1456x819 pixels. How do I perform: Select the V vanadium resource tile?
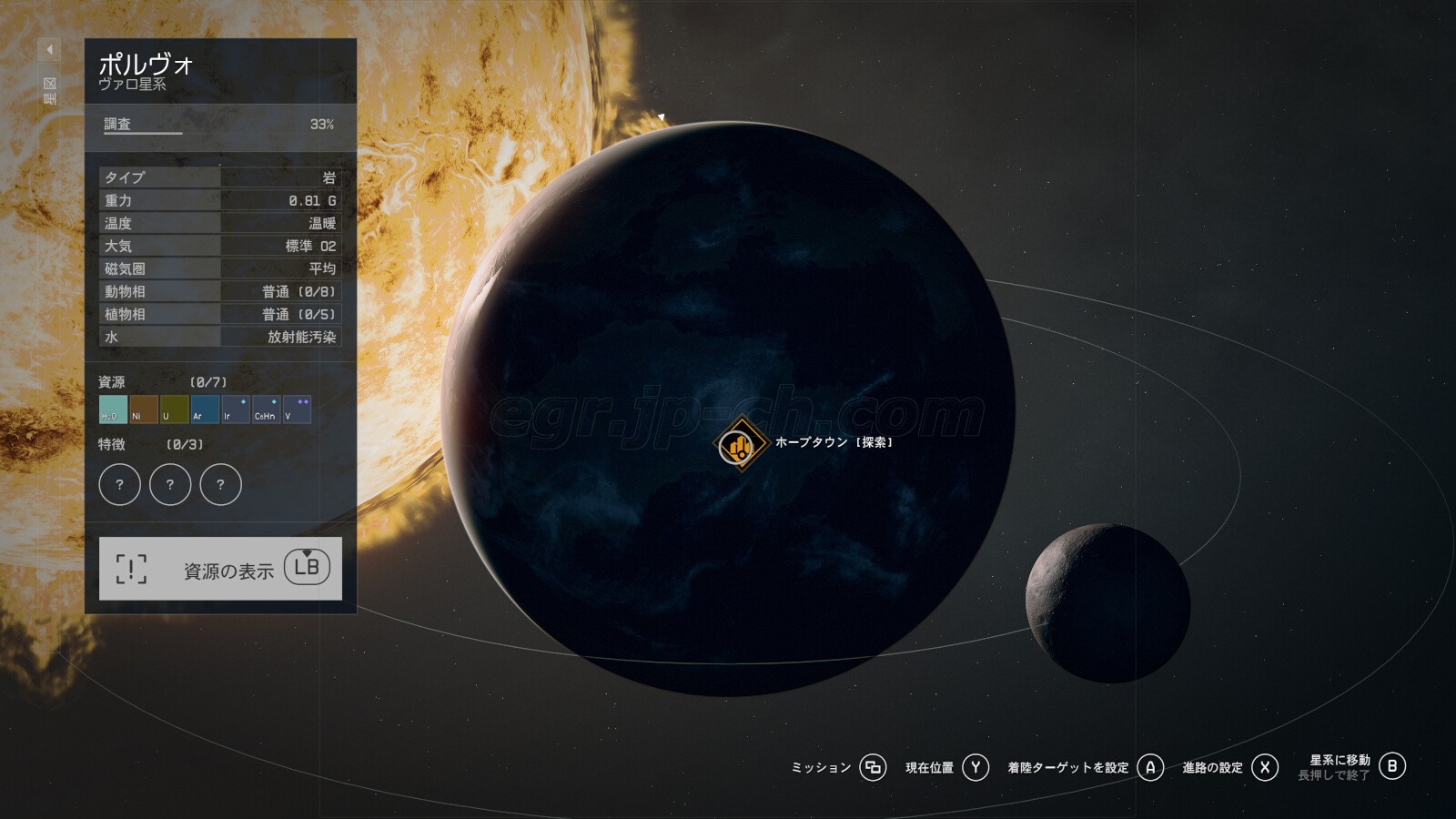click(297, 409)
